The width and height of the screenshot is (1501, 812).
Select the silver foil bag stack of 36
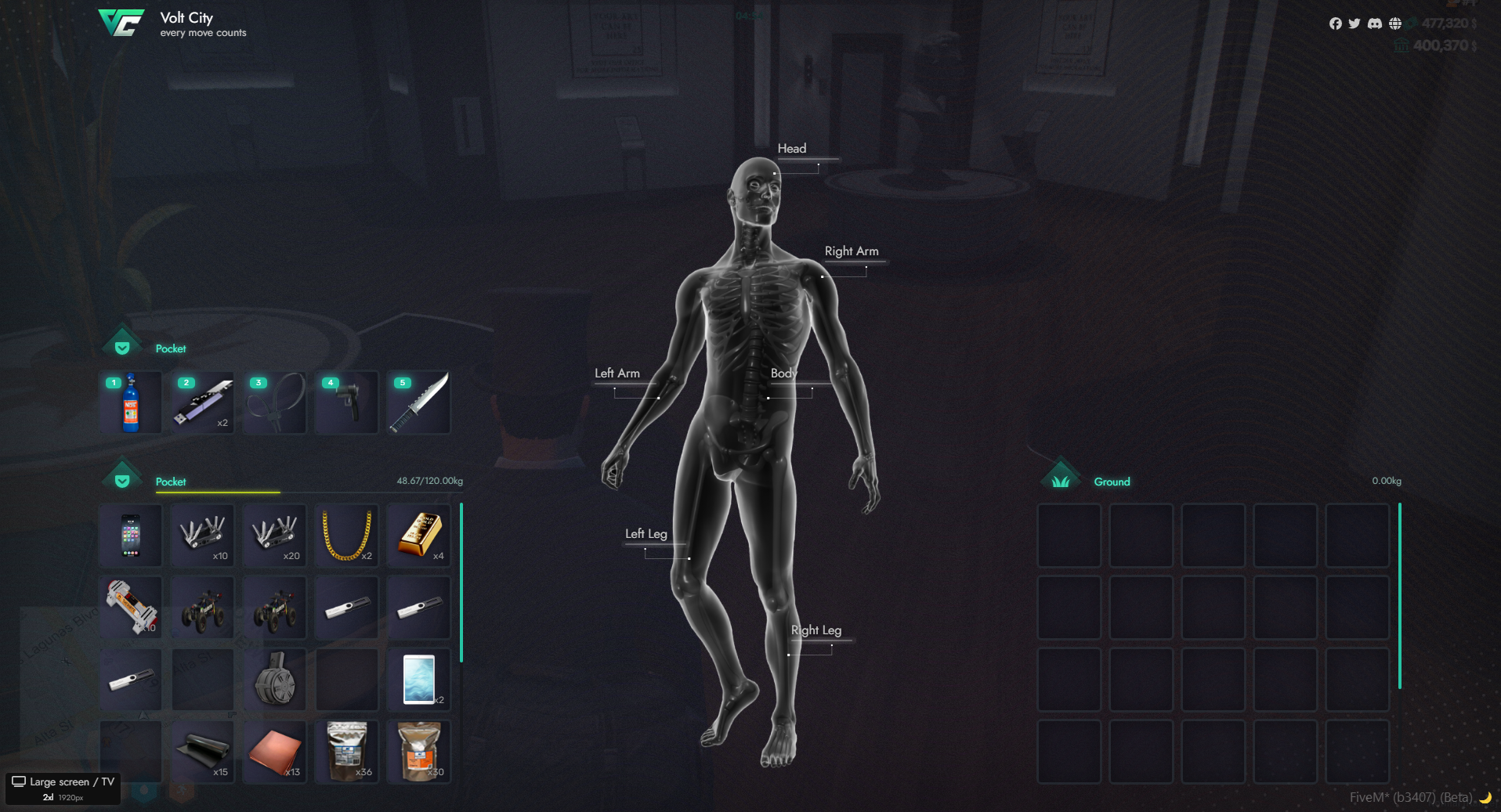pyautogui.click(x=346, y=752)
